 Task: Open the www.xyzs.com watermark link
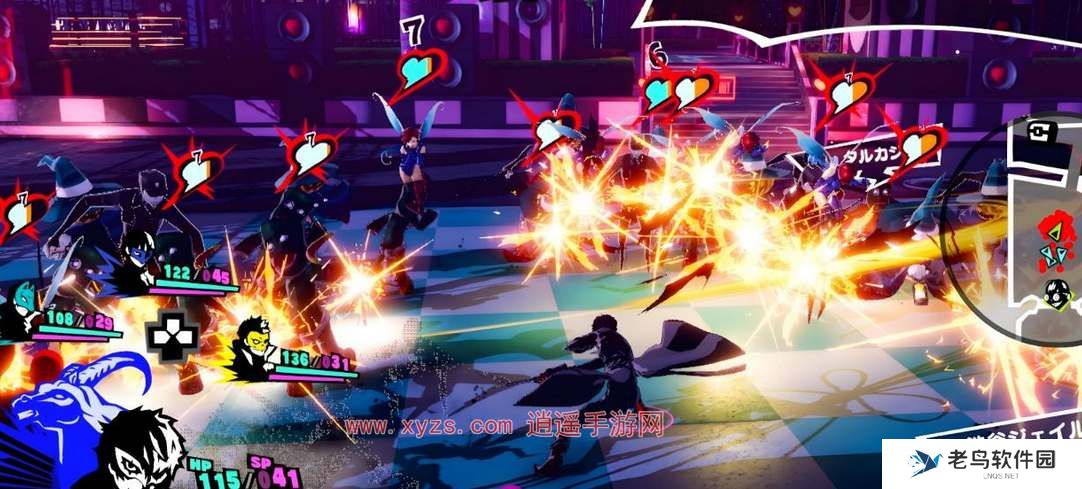[429, 426]
